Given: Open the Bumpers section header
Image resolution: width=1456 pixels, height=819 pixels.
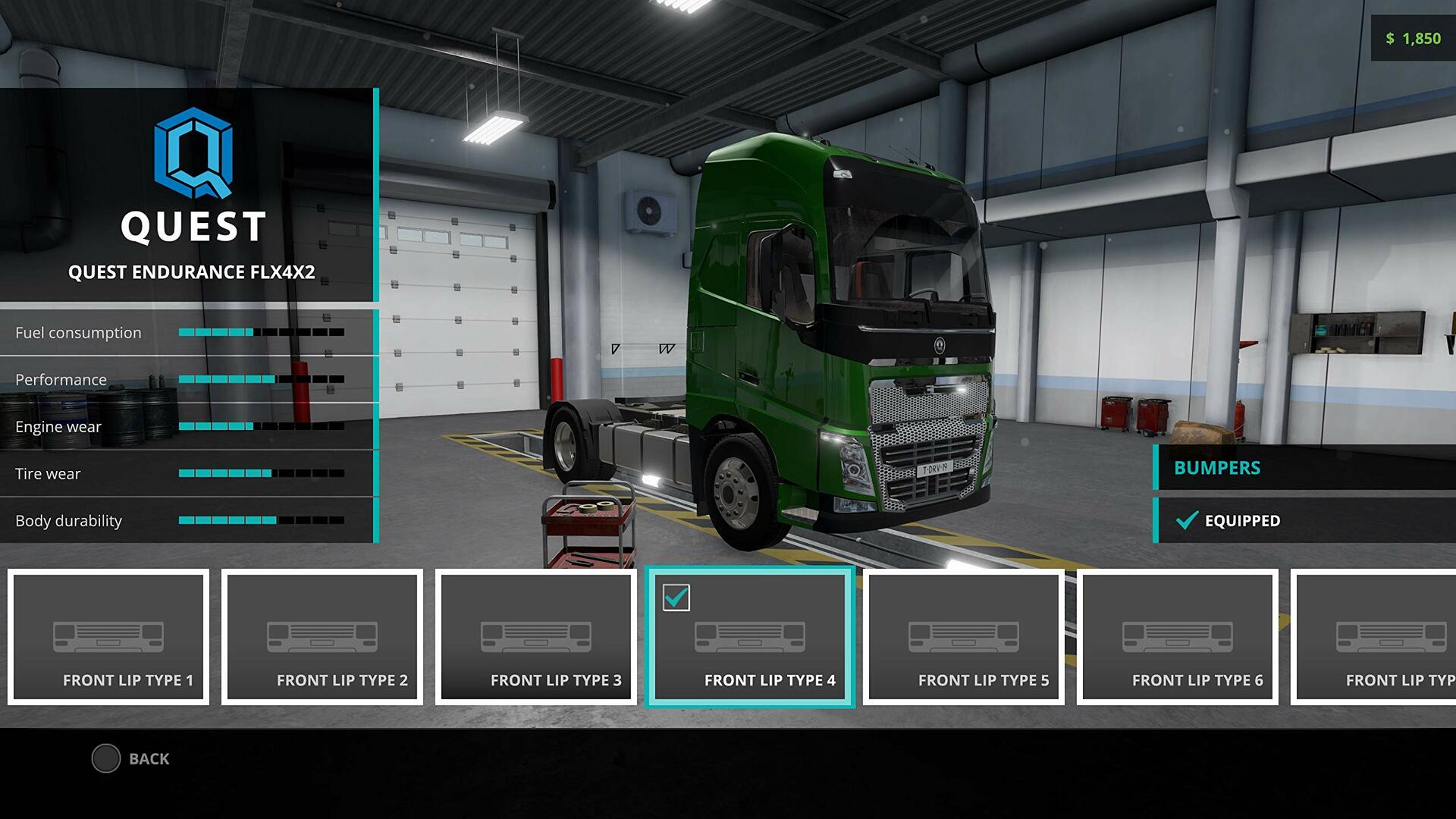Looking at the screenshot, I should pyautogui.click(x=1217, y=468).
